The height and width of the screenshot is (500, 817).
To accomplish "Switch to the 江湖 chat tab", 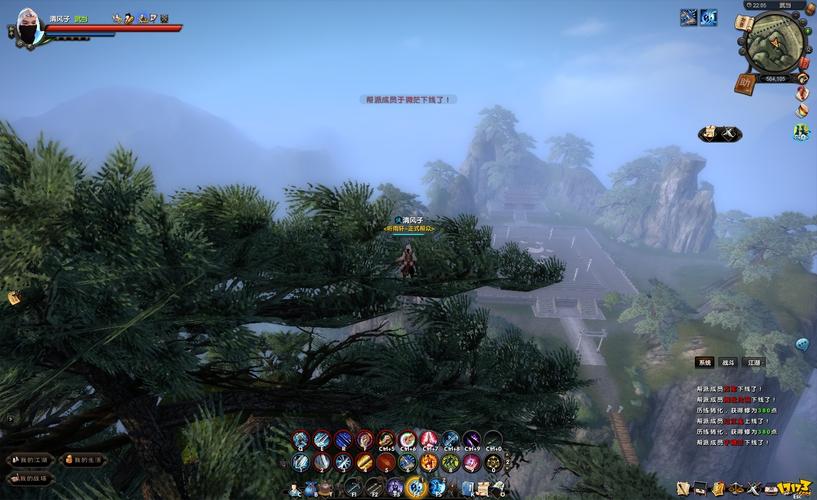I will 754,362.
